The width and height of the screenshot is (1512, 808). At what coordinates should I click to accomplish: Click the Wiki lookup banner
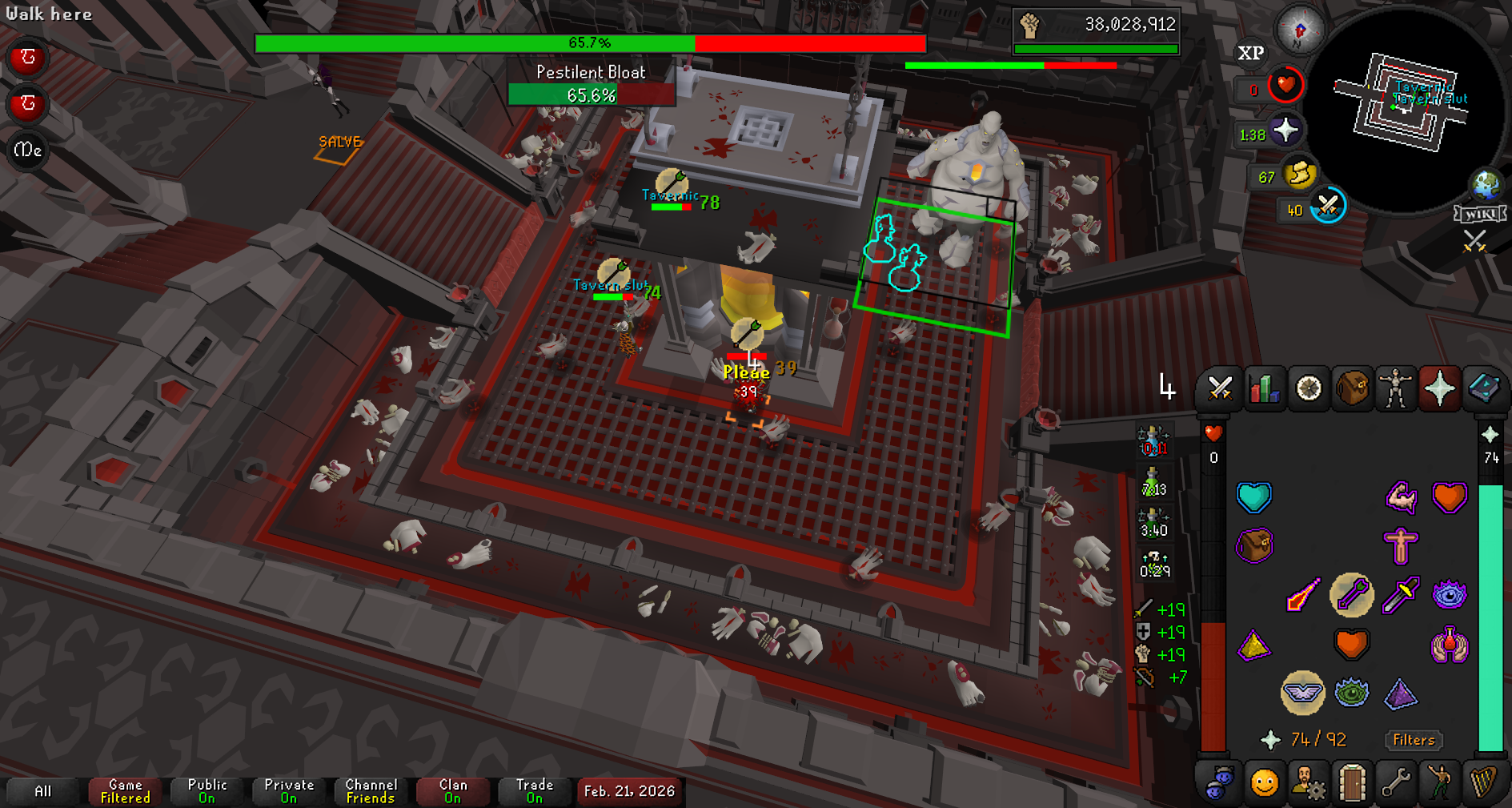pos(1480,214)
